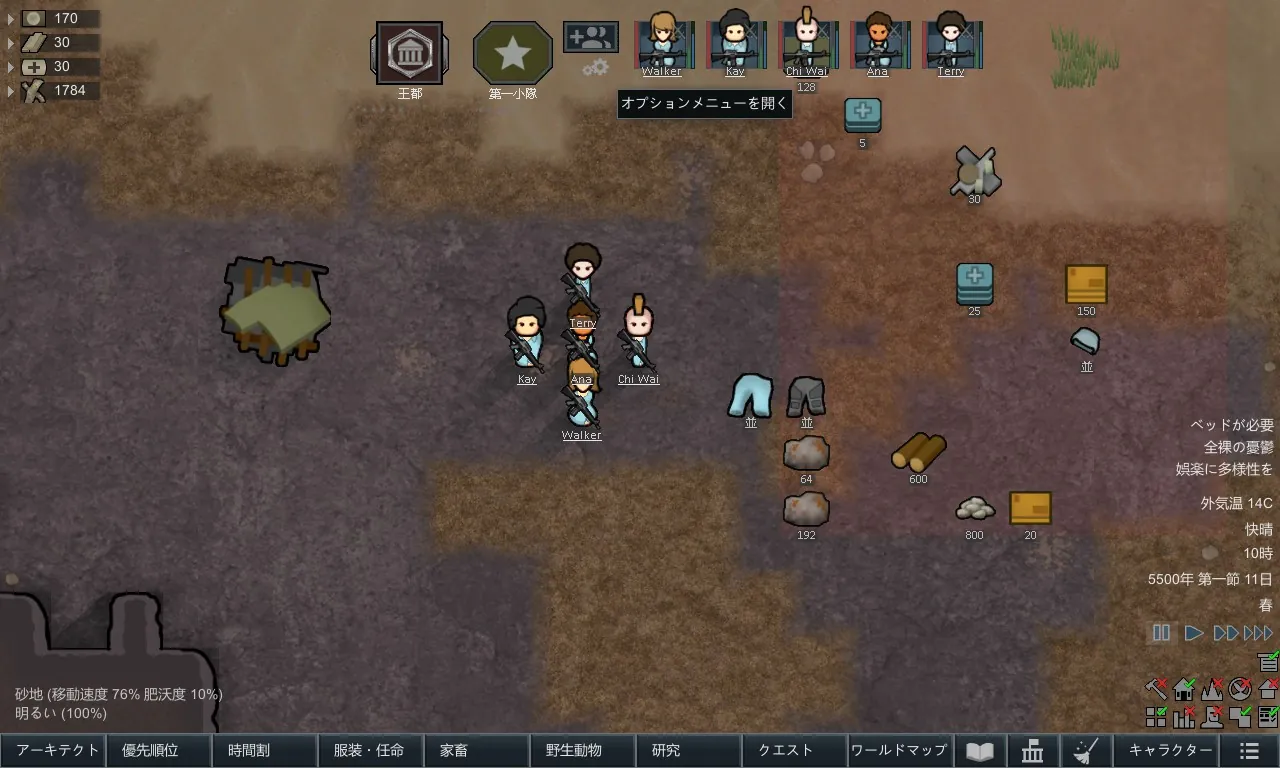The image size is (1280, 768).
Task: Switch to the ワールドマップ world map
Action: coord(898,750)
